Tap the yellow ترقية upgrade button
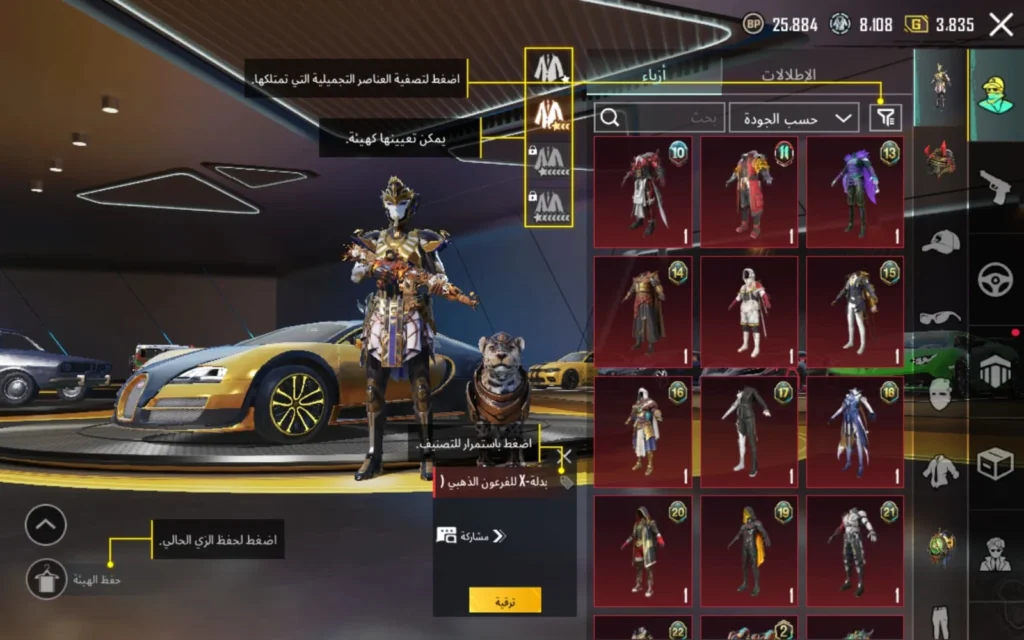The width and height of the screenshot is (1024, 640). (x=505, y=599)
